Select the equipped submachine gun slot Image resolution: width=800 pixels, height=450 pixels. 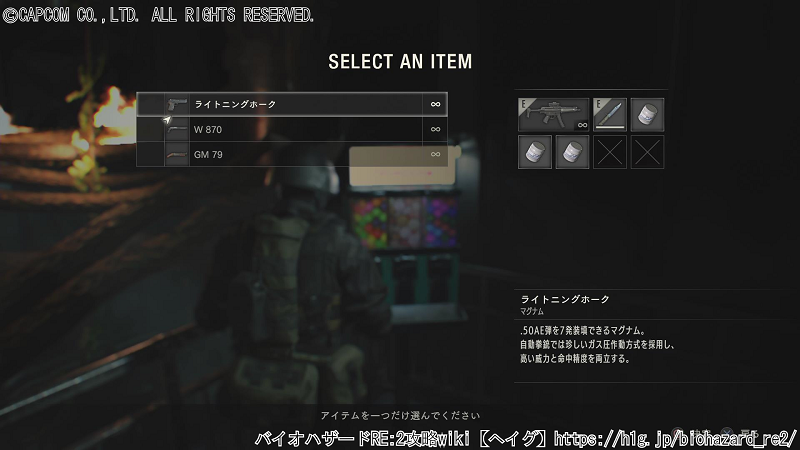point(553,114)
